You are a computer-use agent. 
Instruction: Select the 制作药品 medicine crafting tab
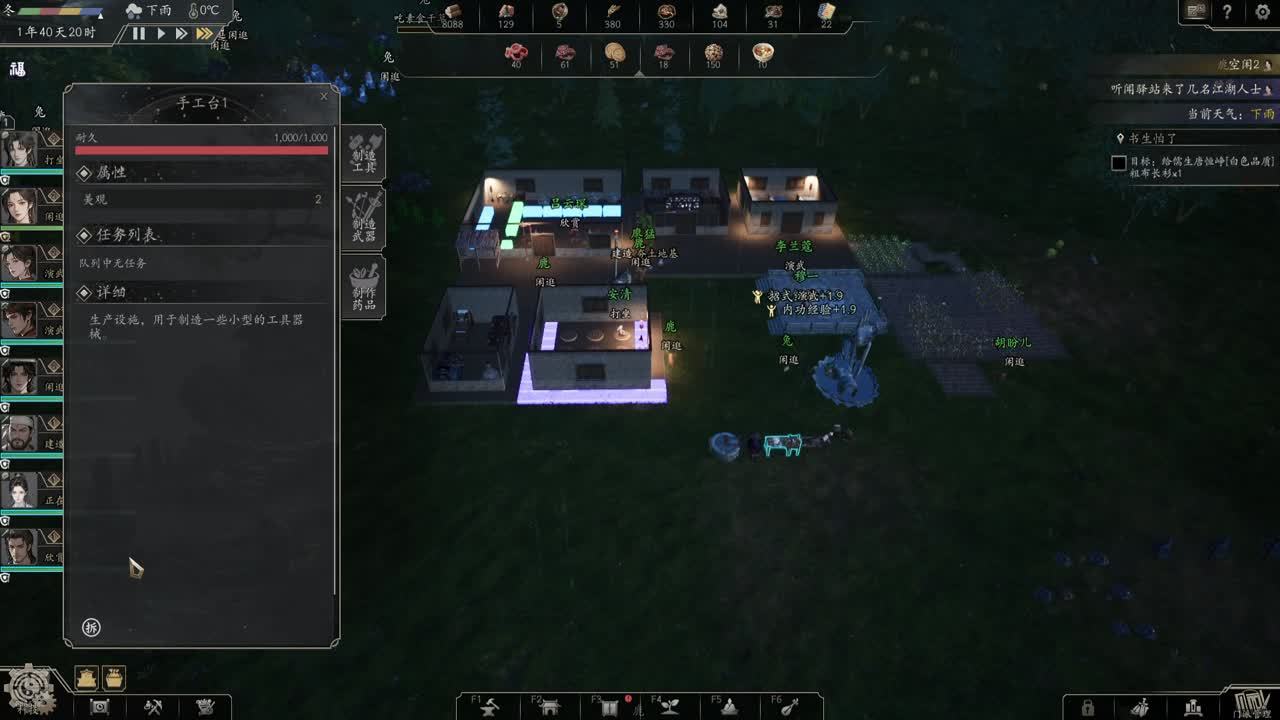pyautogui.click(x=363, y=287)
